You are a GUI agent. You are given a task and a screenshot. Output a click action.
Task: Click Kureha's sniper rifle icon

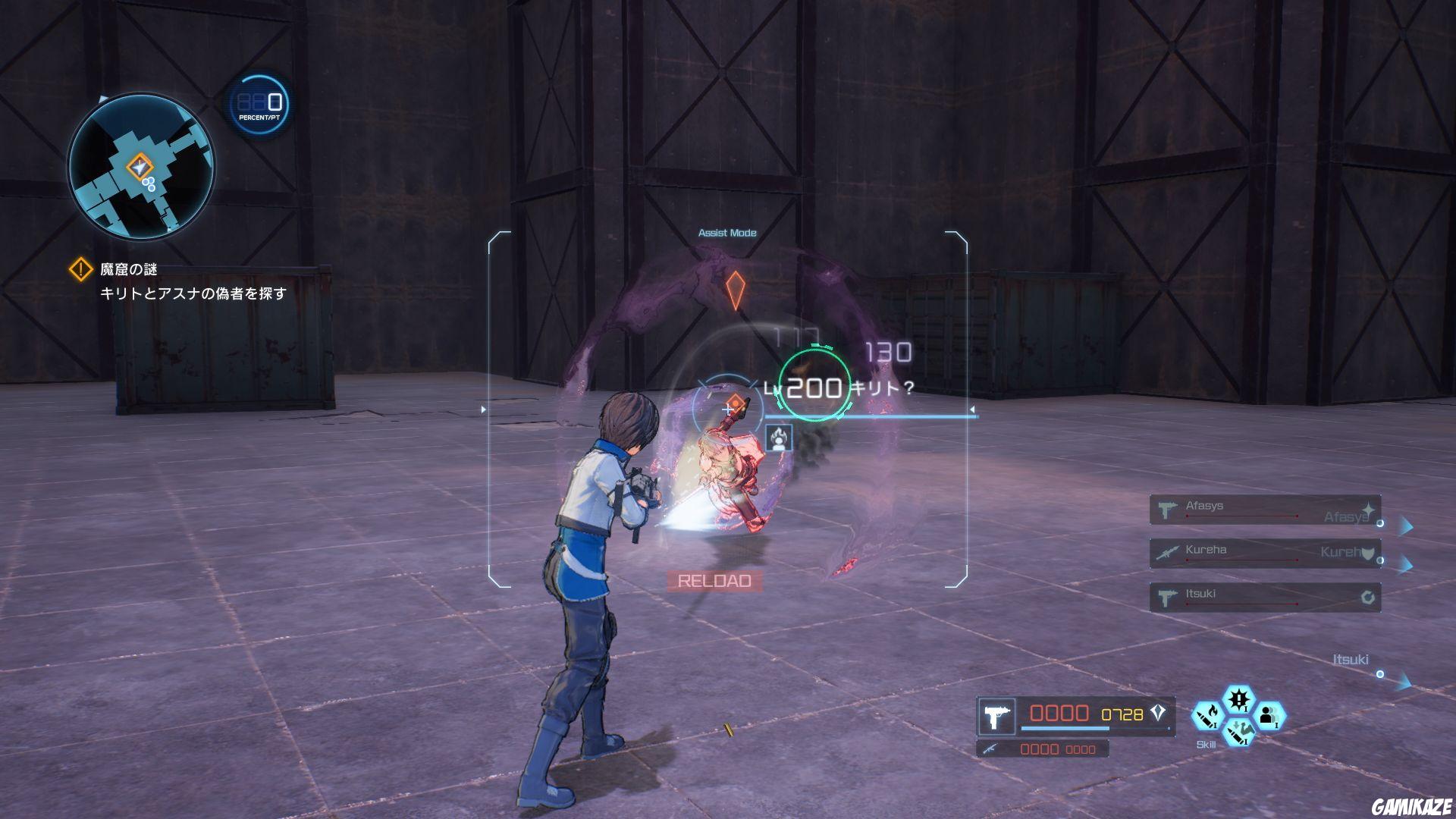point(1167,554)
